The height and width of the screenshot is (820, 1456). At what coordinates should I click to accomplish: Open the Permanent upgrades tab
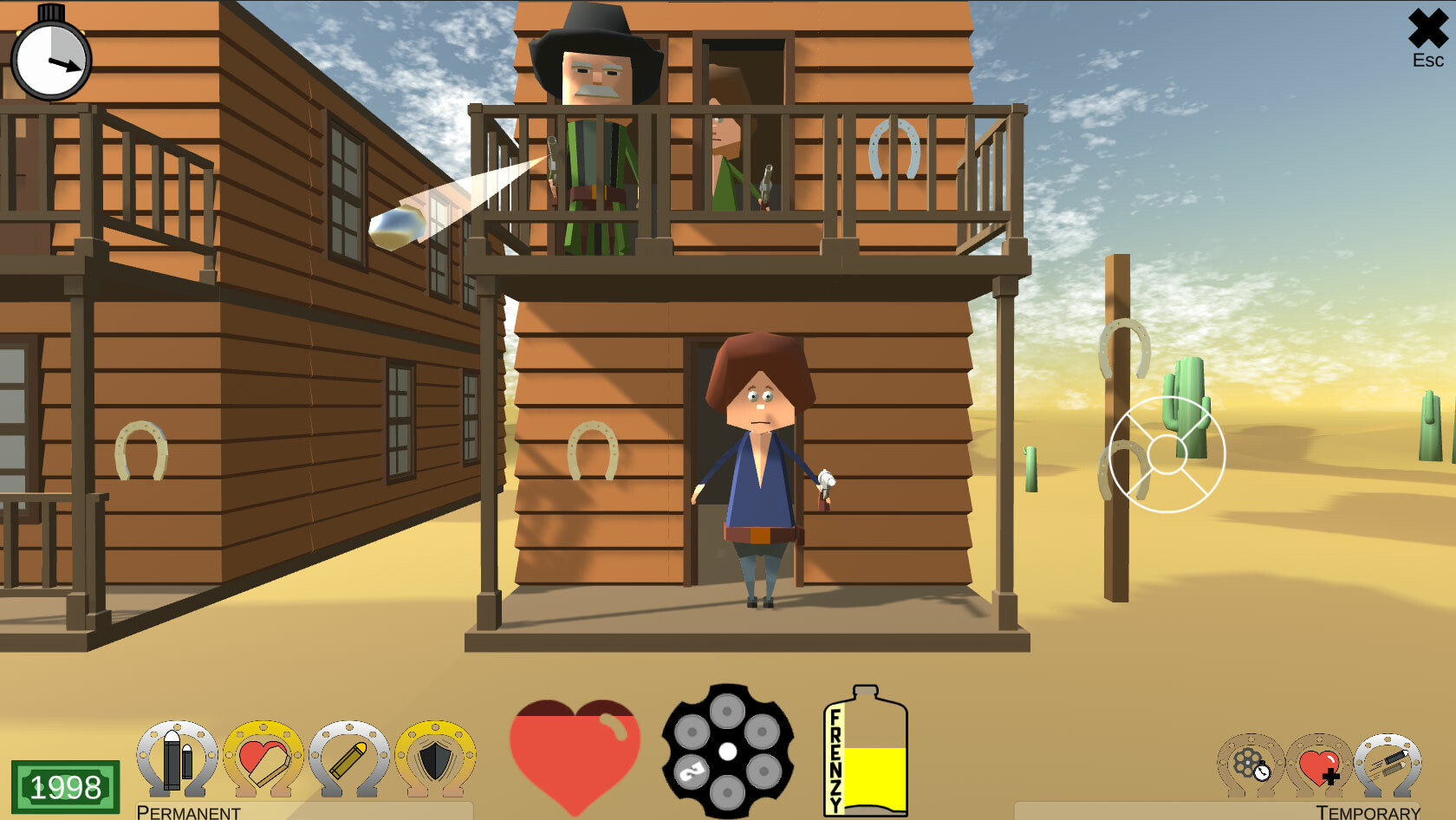(189, 812)
